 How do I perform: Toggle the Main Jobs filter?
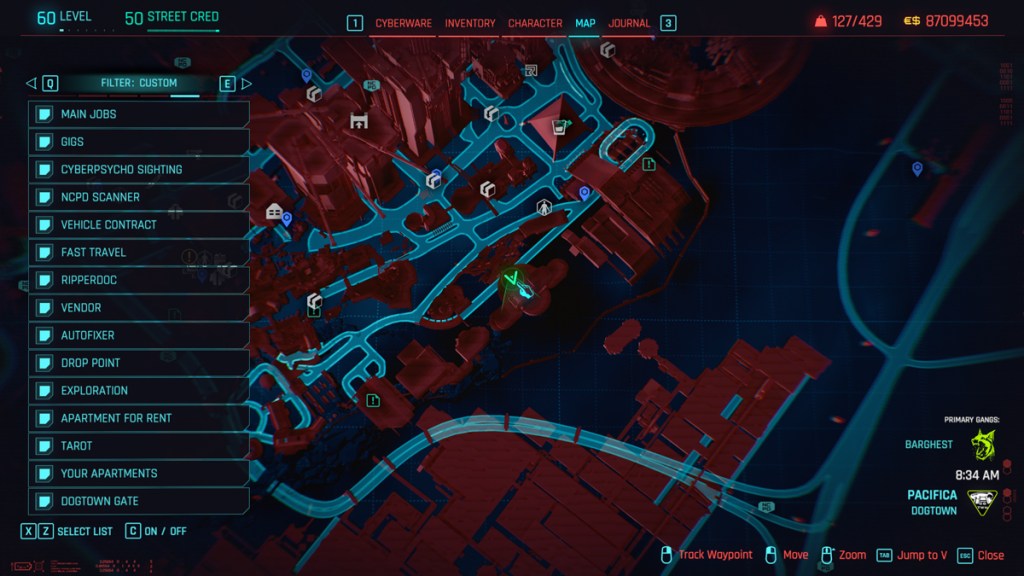pos(139,114)
